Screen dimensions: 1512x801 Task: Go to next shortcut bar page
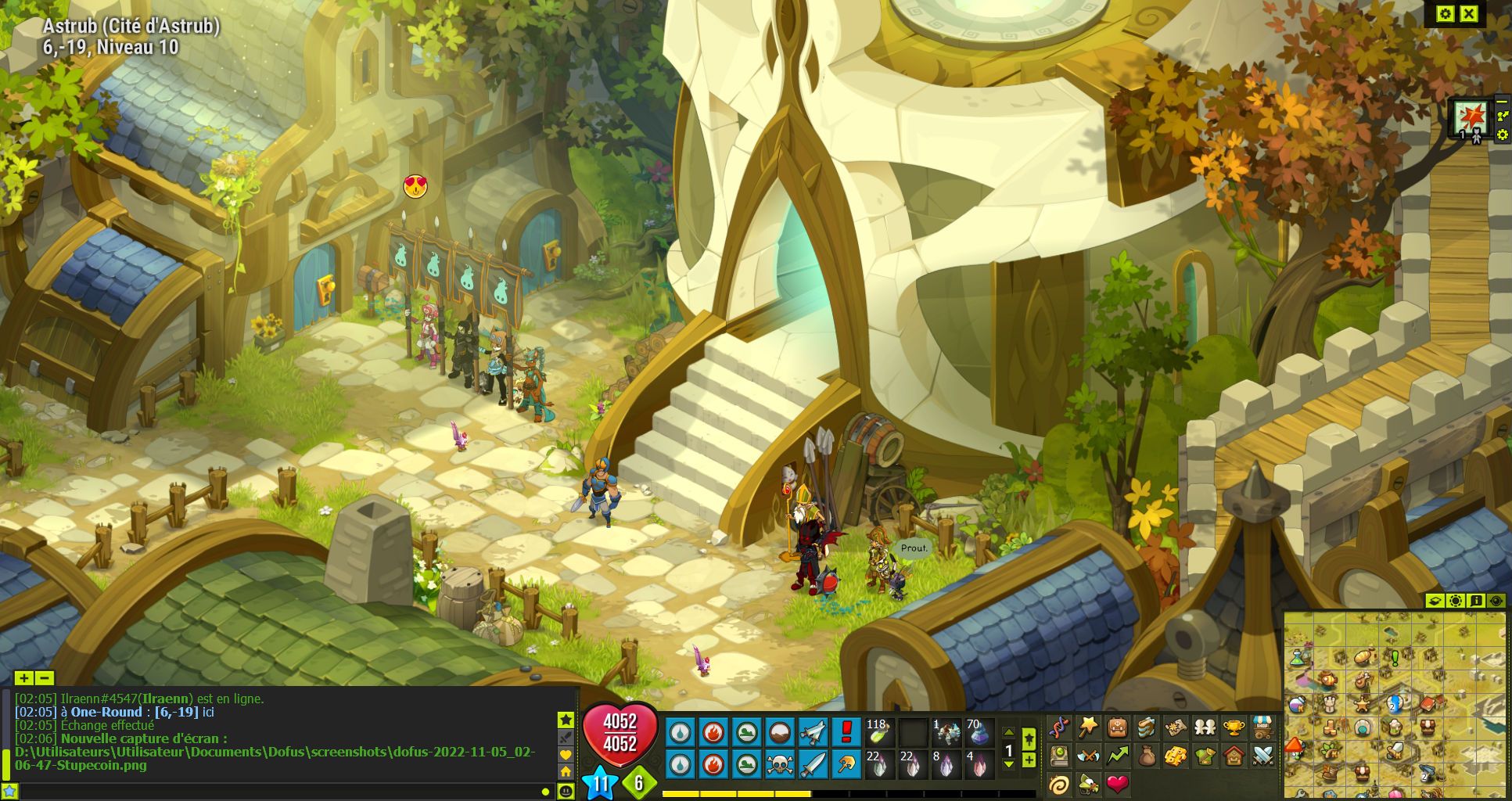click(1009, 764)
